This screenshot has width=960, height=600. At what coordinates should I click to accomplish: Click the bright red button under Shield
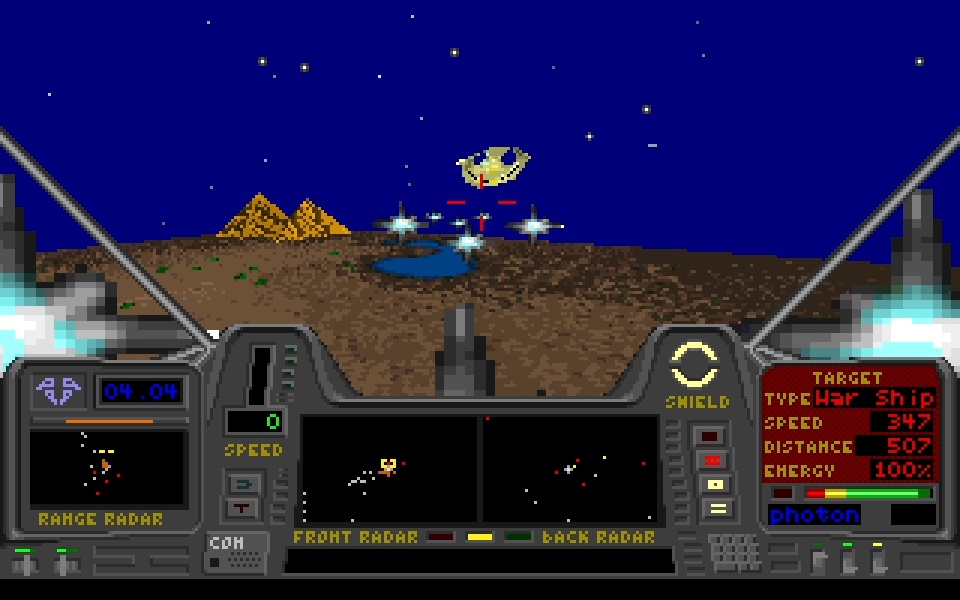pos(714,460)
